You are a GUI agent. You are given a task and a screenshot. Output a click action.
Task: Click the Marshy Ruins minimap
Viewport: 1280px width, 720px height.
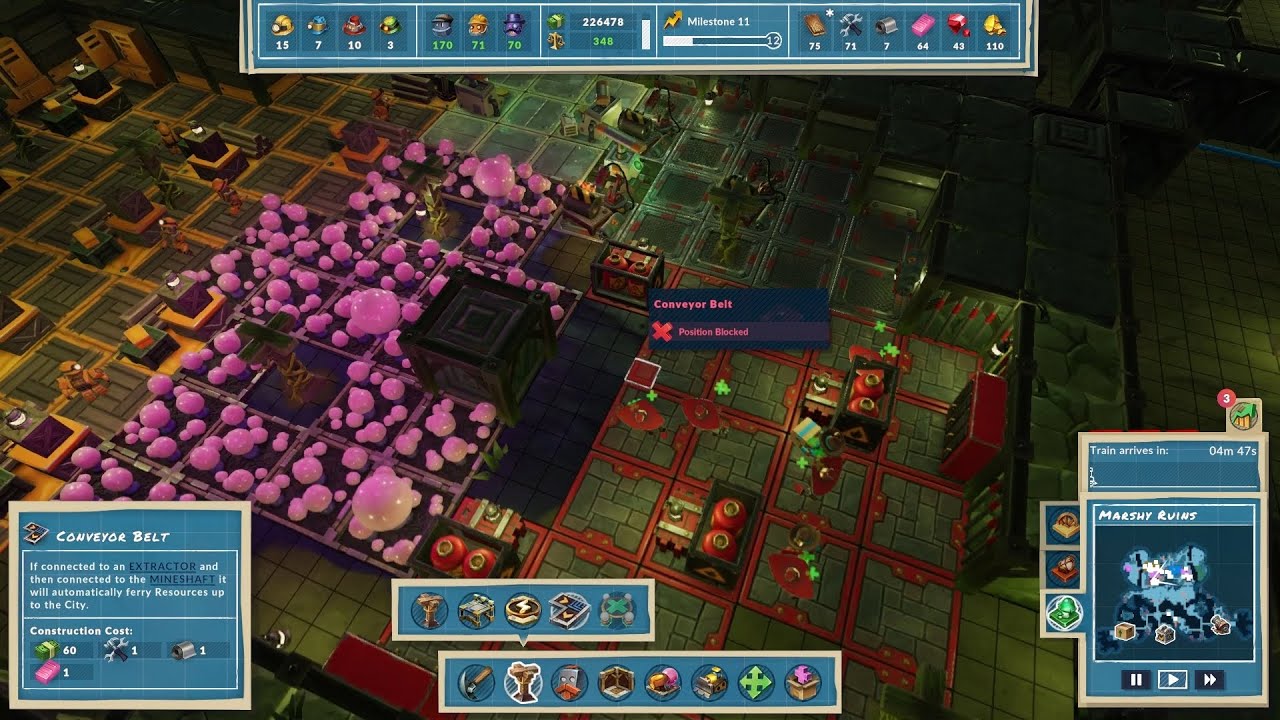point(1172,592)
